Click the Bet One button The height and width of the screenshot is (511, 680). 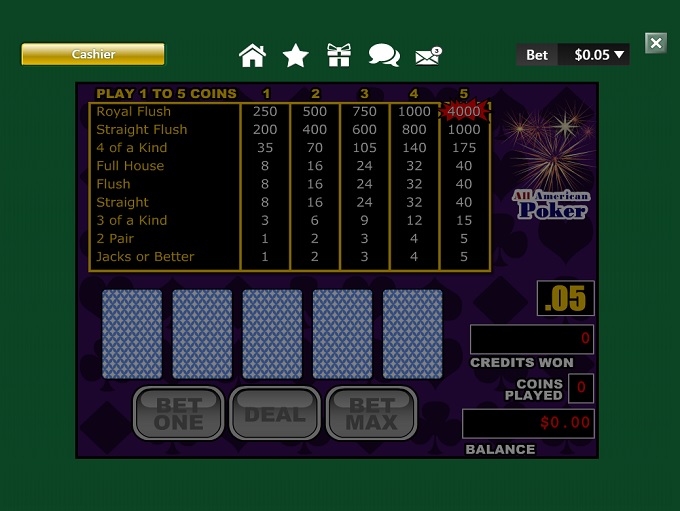pos(178,413)
